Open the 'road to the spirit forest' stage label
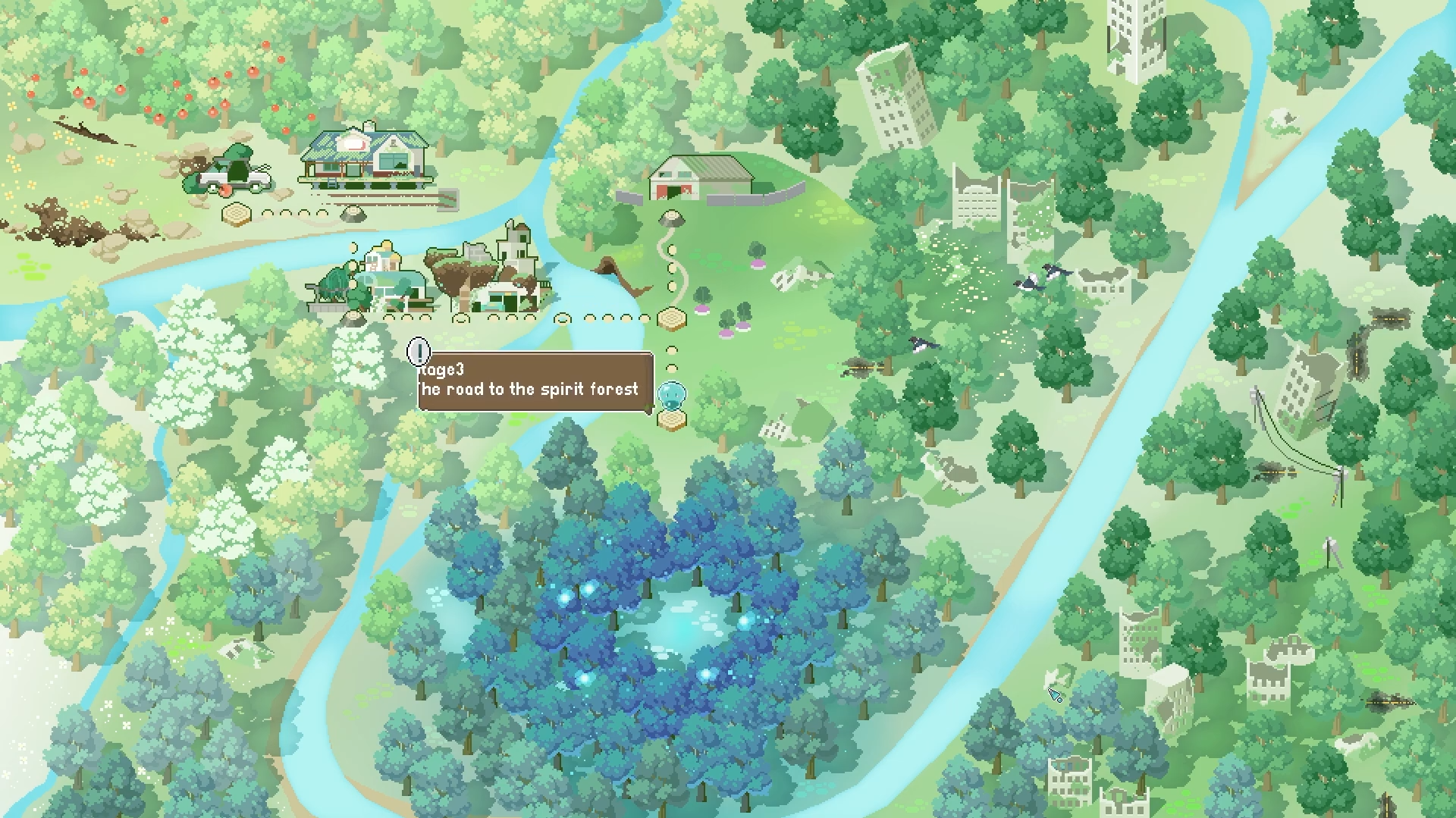 pyautogui.click(x=535, y=381)
